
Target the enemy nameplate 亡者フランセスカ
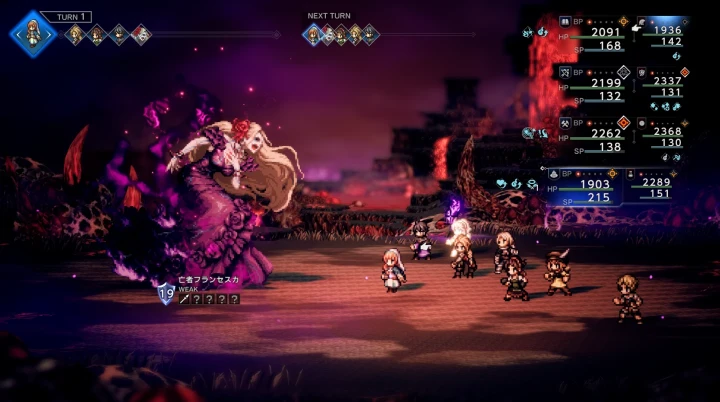[210, 283]
